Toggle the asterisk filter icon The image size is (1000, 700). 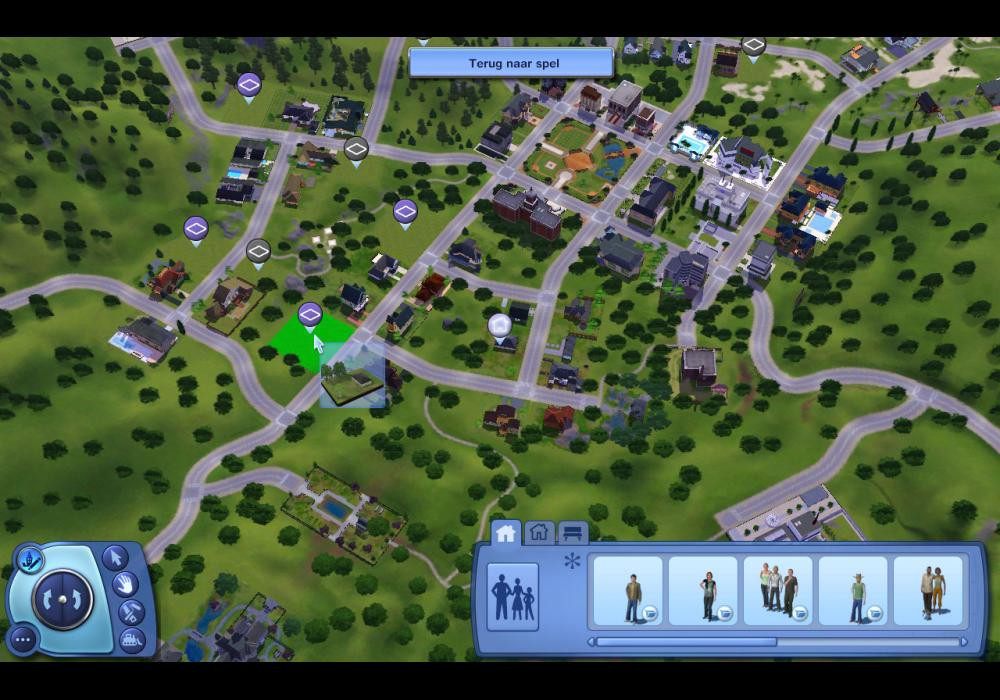pyautogui.click(x=572, y=561)
